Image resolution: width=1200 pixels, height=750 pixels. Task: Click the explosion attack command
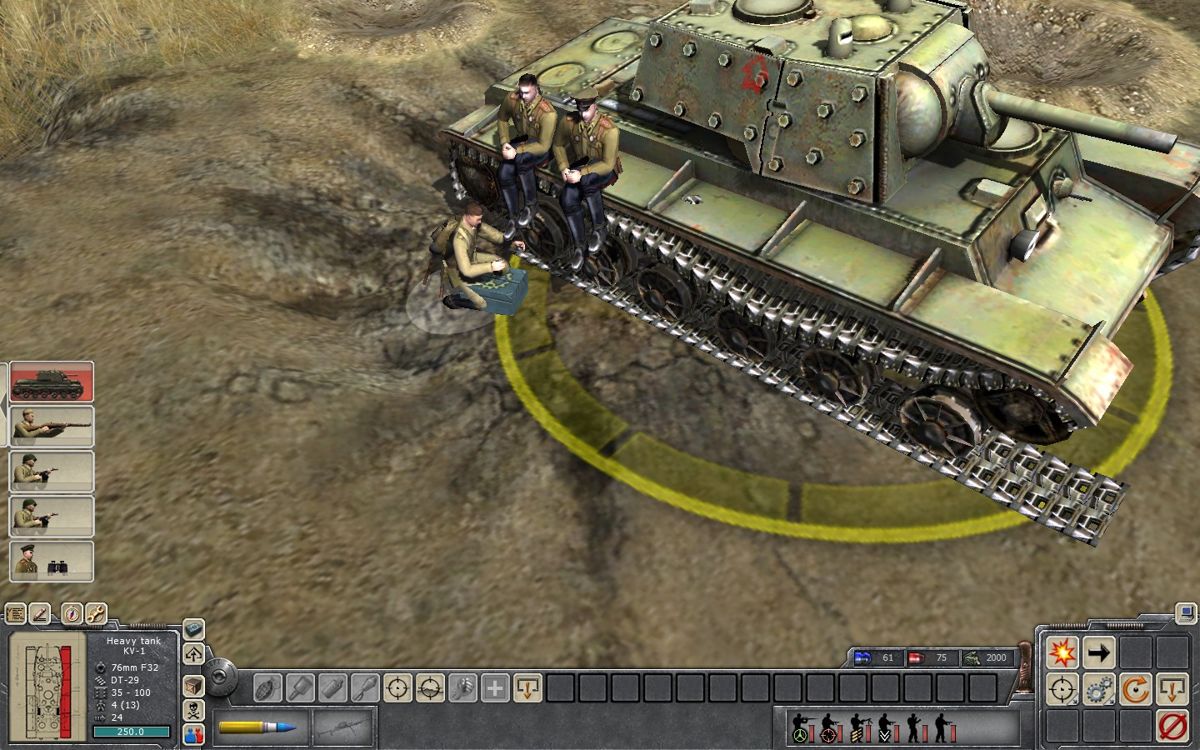click(x=1062, y=653)
